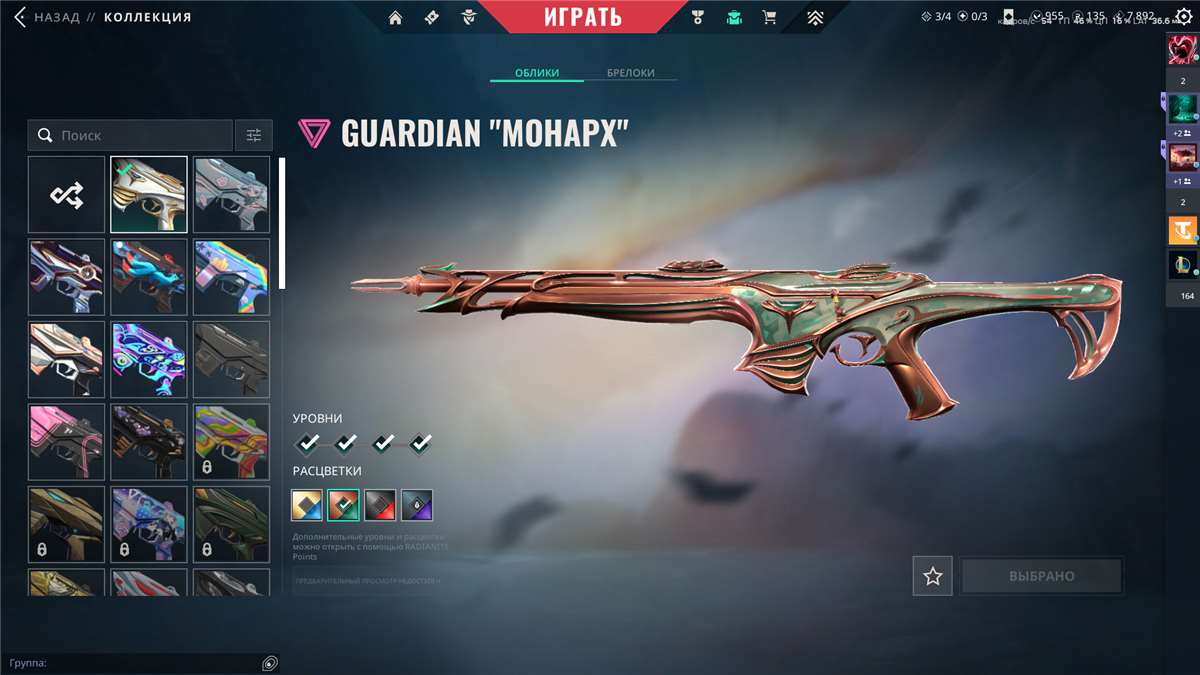Screen dimensions: 1200x675
Task: Select the rainbow-striped Guardian skin thumbnail
Action: pyautogui.click(x=231, y=277)
